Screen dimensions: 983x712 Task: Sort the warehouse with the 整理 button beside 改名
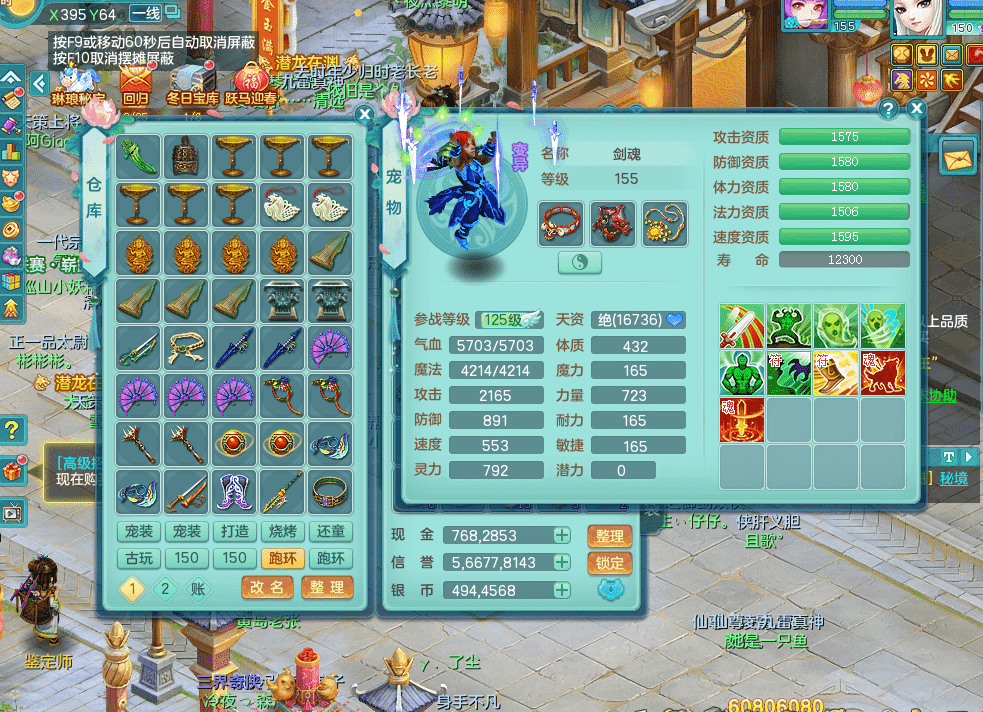[x=327, y=587]
